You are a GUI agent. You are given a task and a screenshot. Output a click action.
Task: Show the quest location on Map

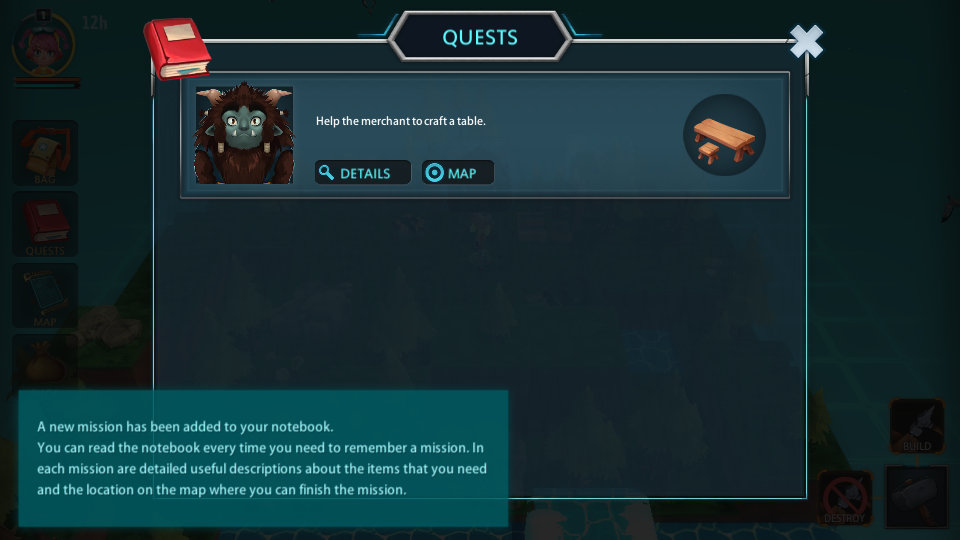click(458, 173)
